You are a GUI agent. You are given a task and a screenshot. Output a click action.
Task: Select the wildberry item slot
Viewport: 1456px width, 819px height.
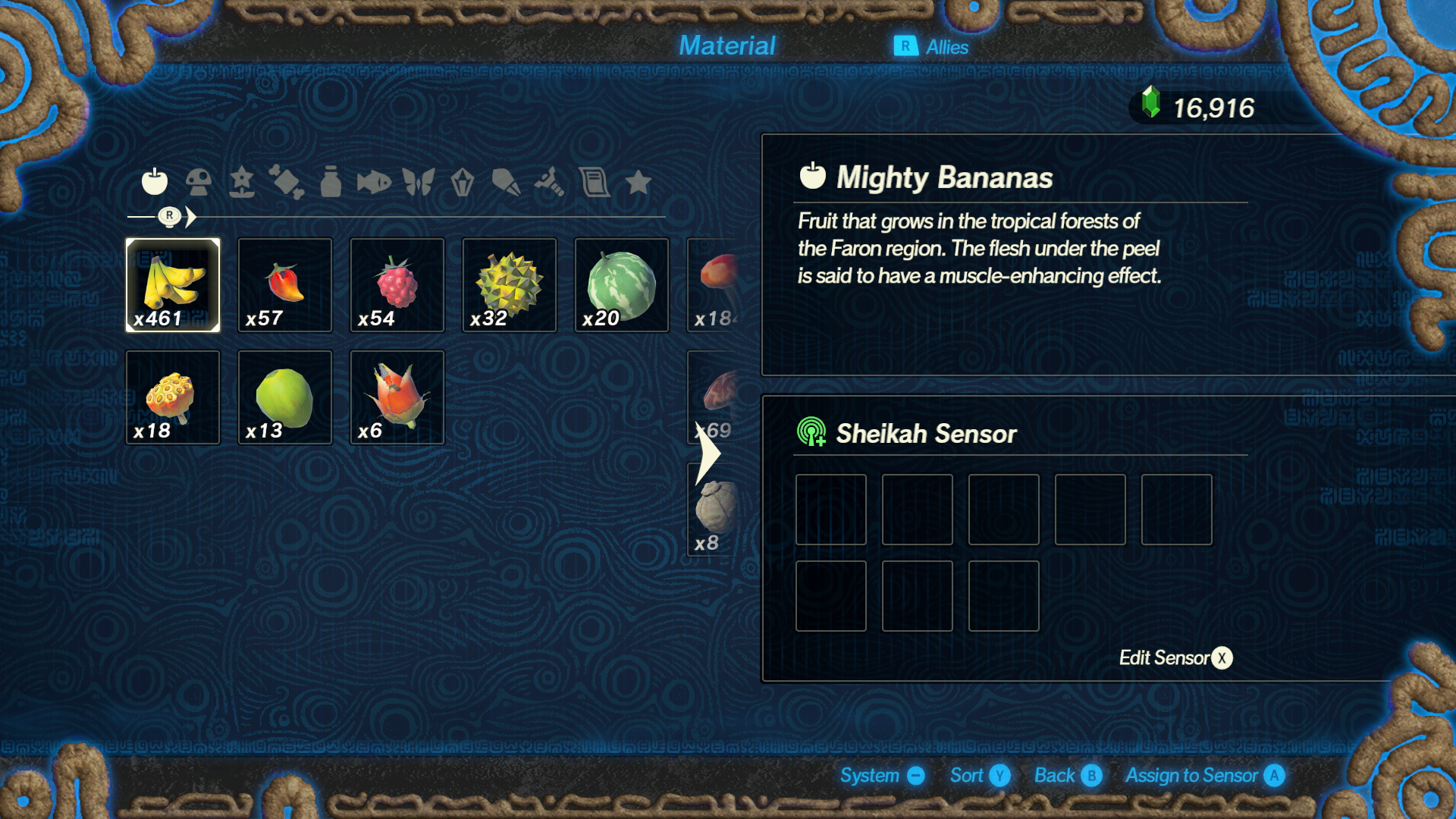pyautogui.click(x=397, y=285)
